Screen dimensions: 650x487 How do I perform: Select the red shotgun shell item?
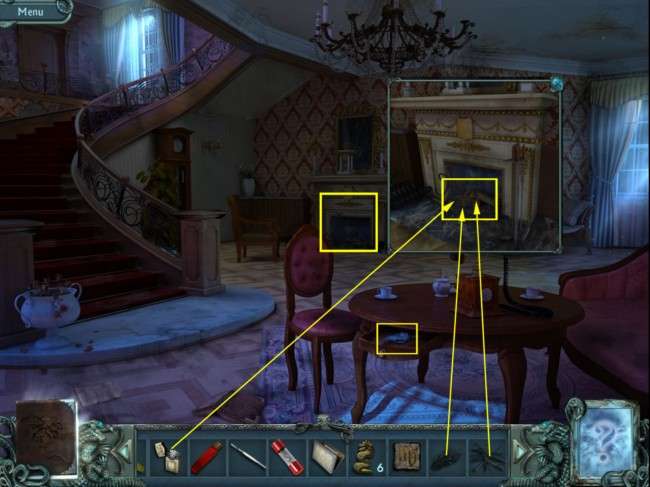[x=205, y=456]
